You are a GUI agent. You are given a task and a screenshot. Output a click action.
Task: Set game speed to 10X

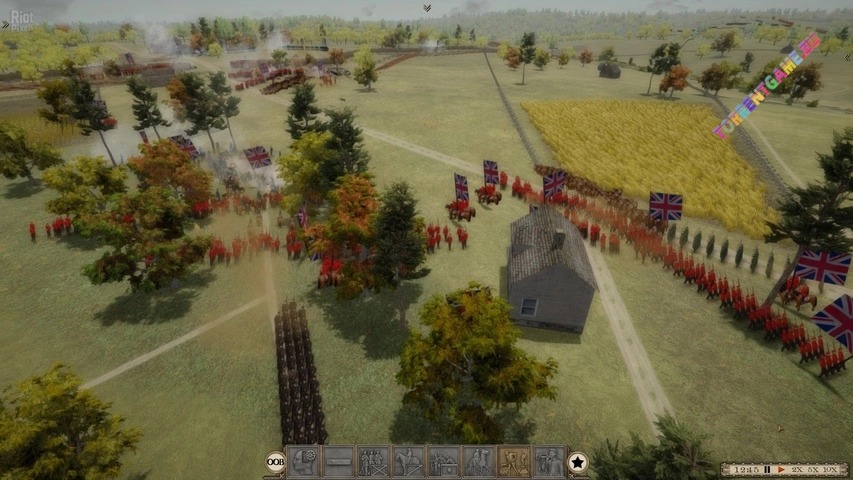click(x=832, y=469)
